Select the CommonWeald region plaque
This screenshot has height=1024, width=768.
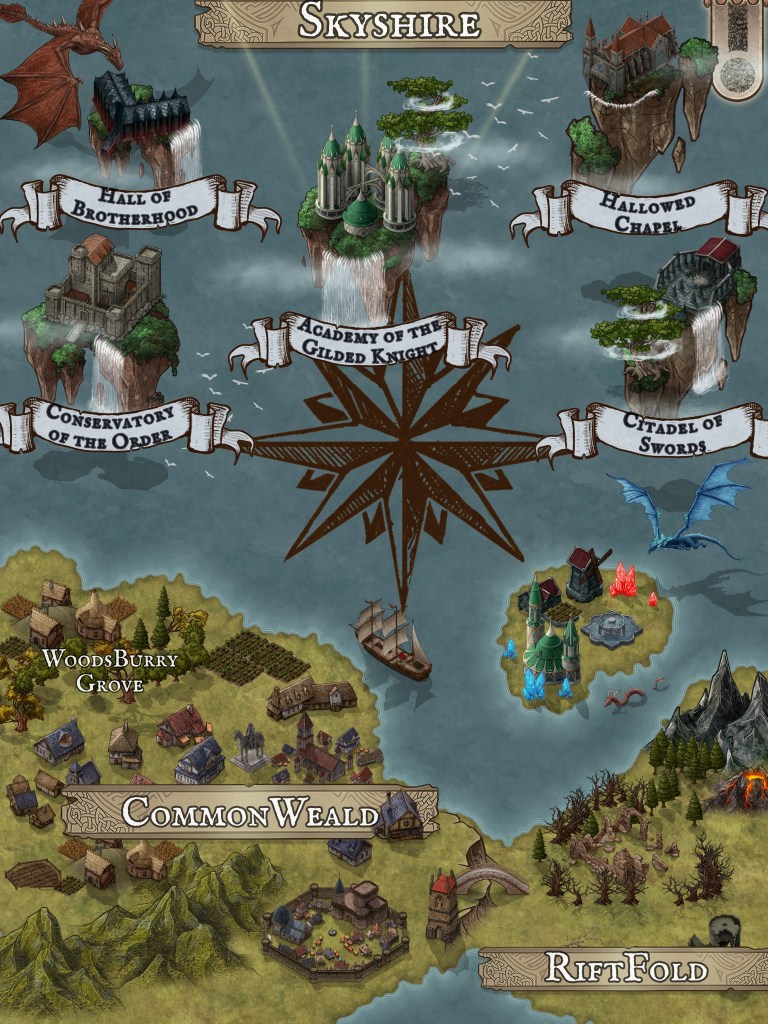click(250, 813)
